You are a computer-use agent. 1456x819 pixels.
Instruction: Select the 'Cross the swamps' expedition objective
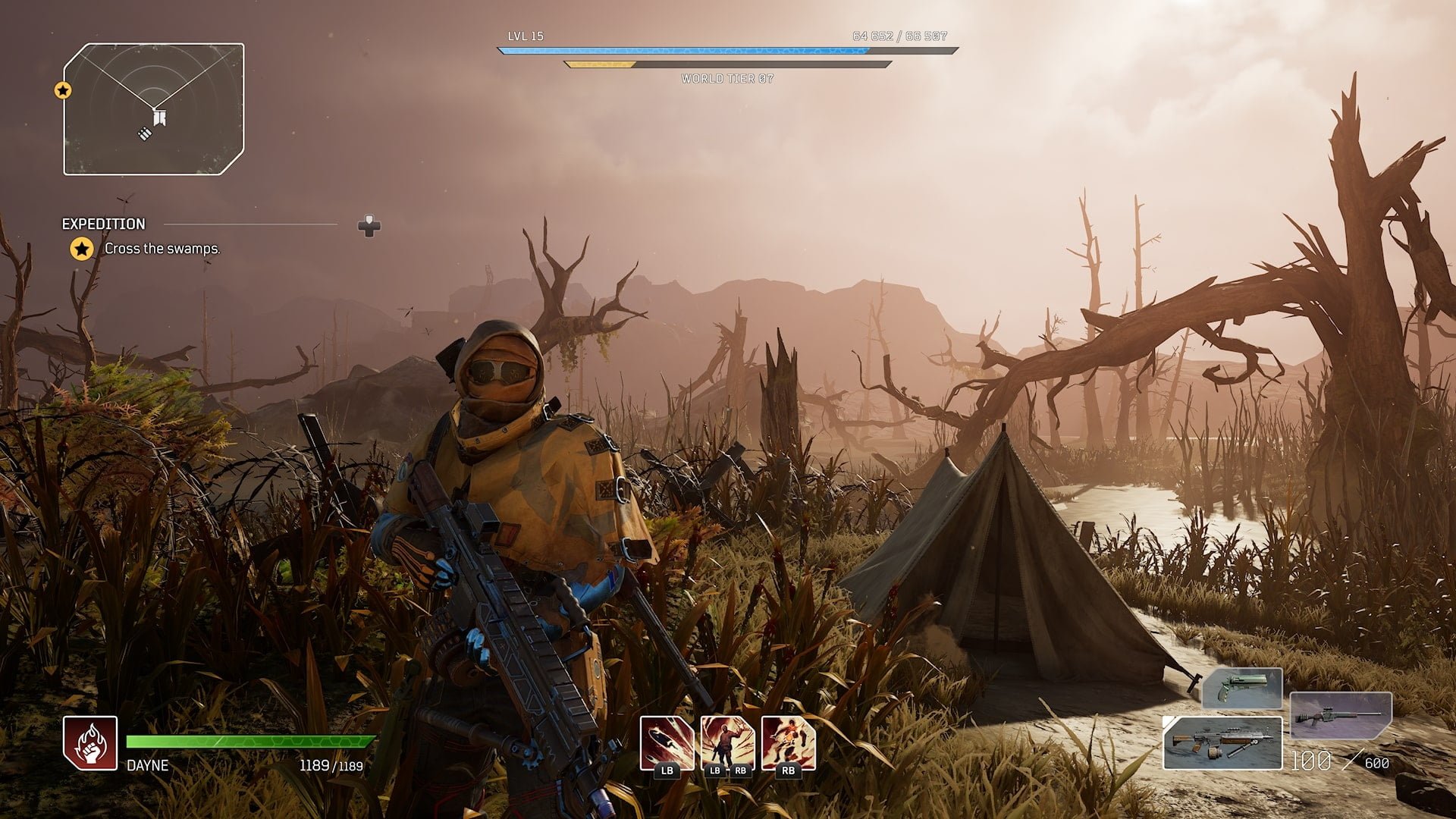coord(162,249)
